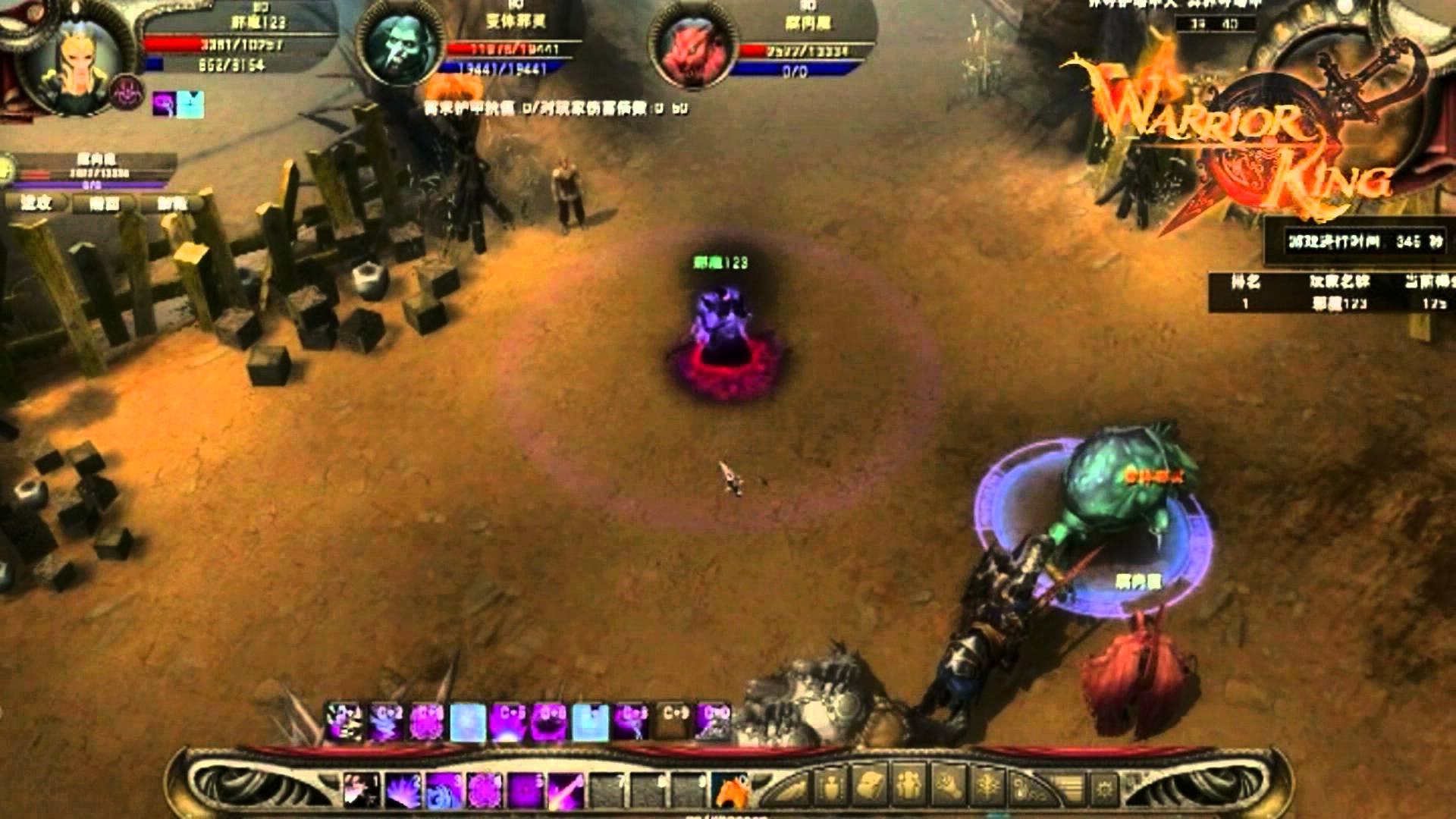Activate the C+1 skill in upper hotbar
The height and width of the screenshot is (819, 1456).
coord(345,722)
